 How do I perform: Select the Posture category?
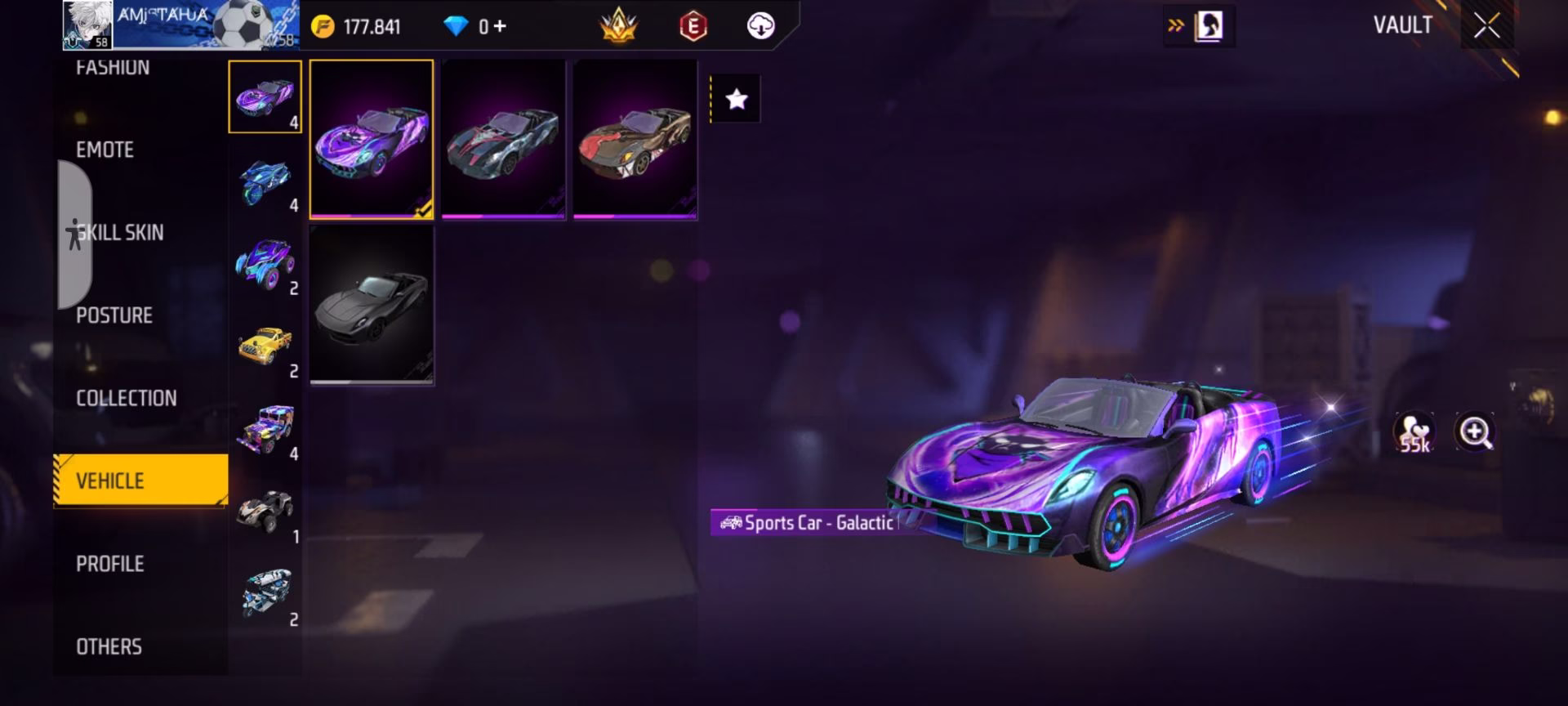pyautogui.click(x=114, y=315)
